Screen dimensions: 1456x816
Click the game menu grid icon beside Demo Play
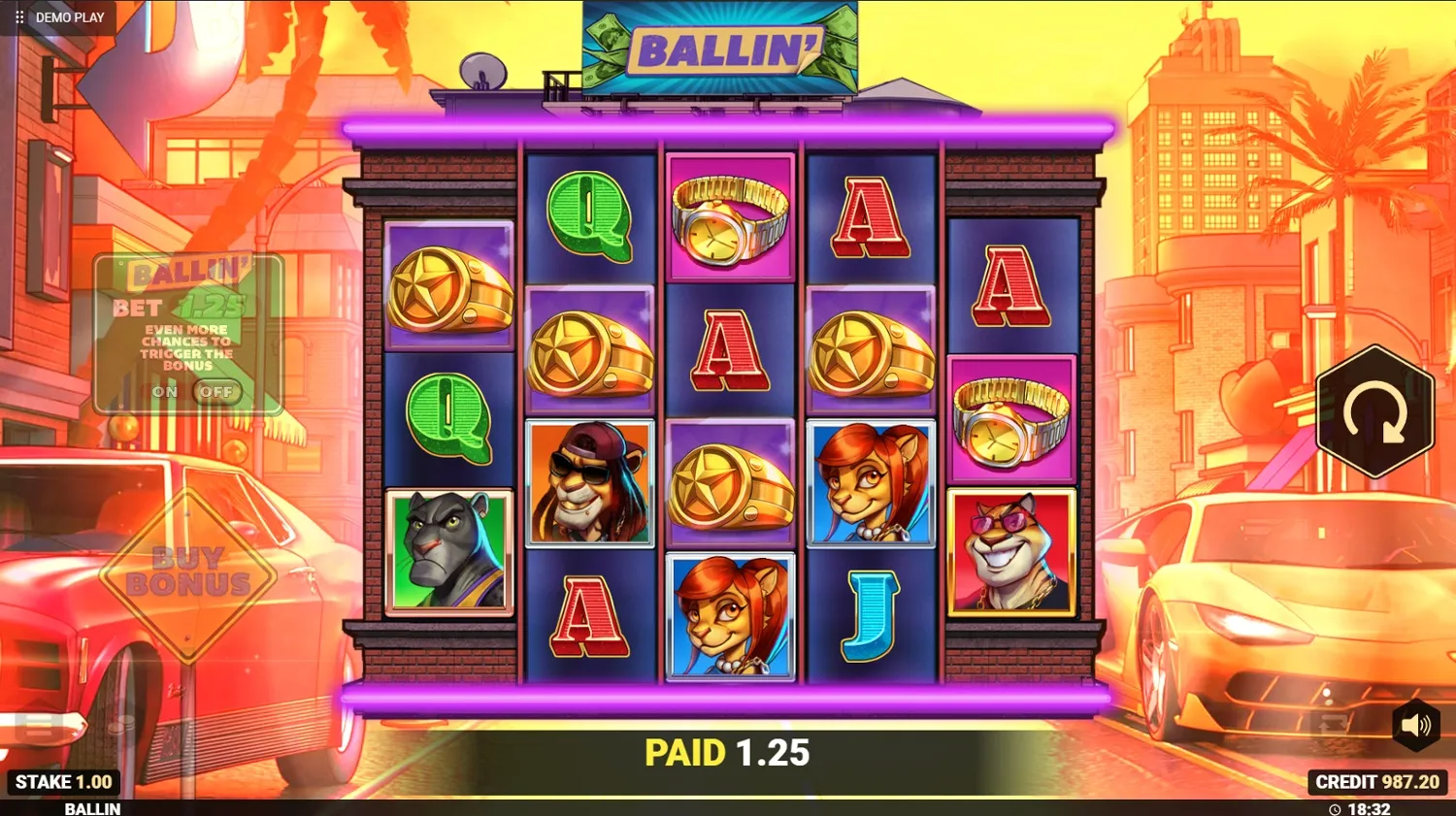(17, 16)
